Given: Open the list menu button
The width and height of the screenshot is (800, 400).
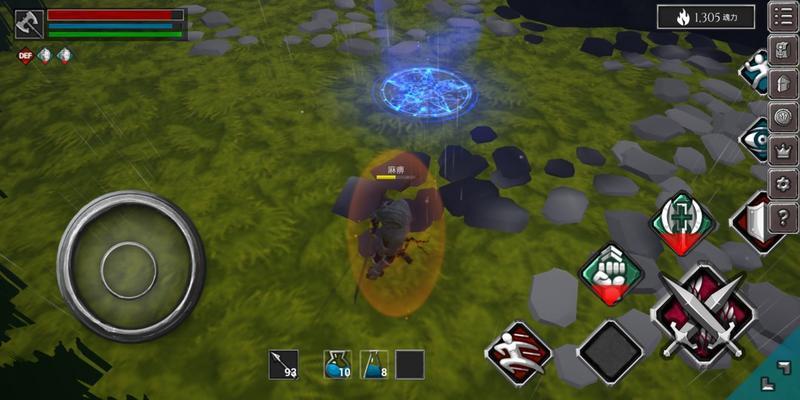Looking at the screenshot, I should (x=782, y=17).
